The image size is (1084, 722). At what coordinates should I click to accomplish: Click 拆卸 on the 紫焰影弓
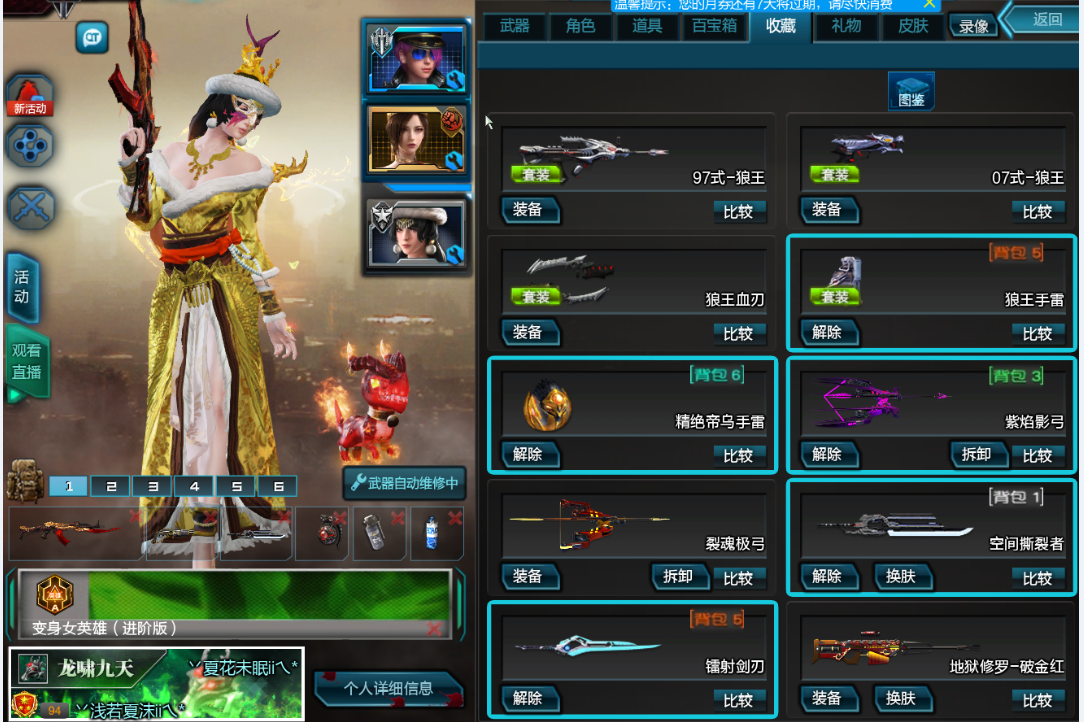976,455
